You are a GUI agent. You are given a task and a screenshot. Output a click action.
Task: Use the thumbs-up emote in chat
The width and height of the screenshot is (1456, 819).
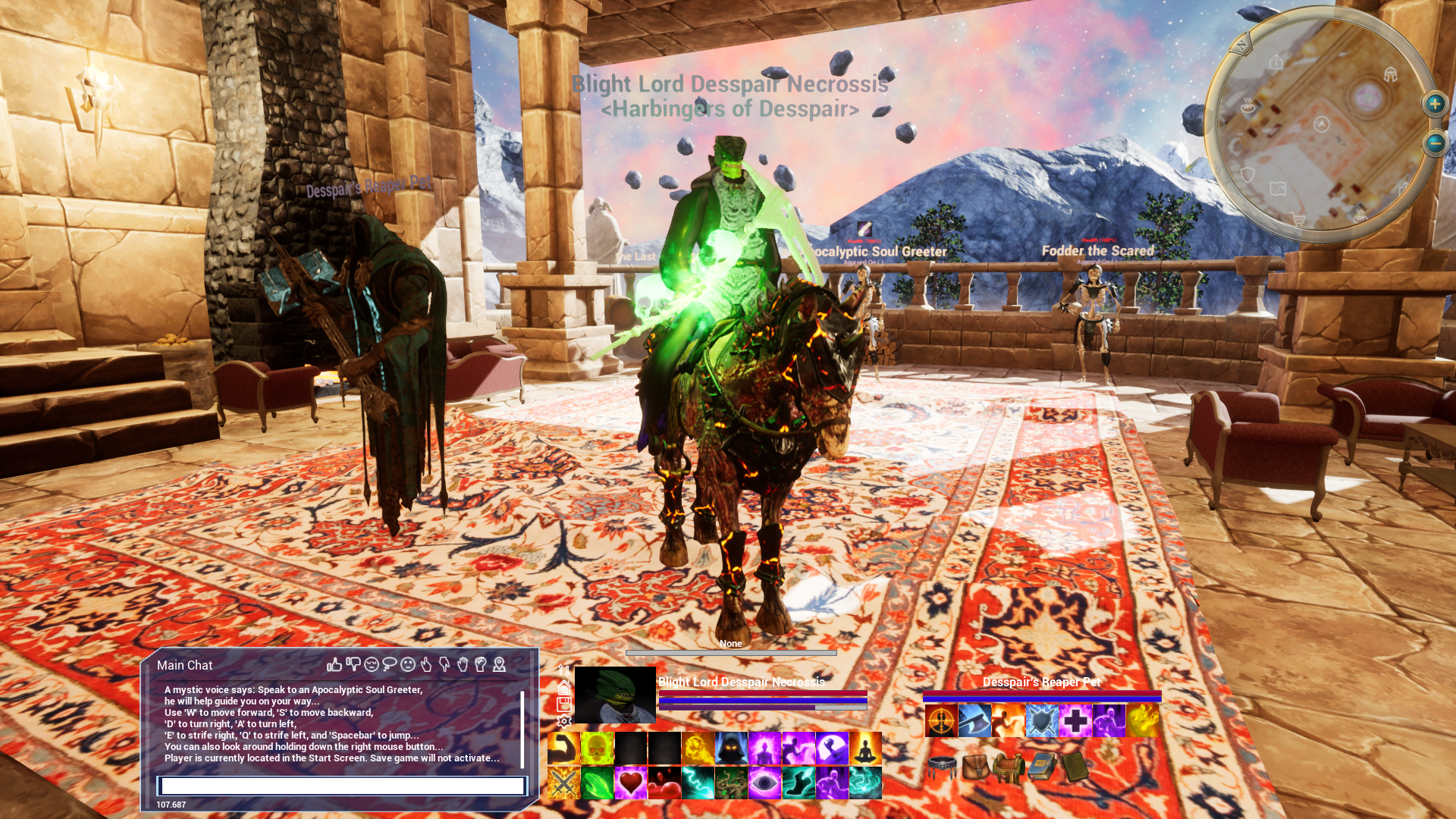pos(334,665)
